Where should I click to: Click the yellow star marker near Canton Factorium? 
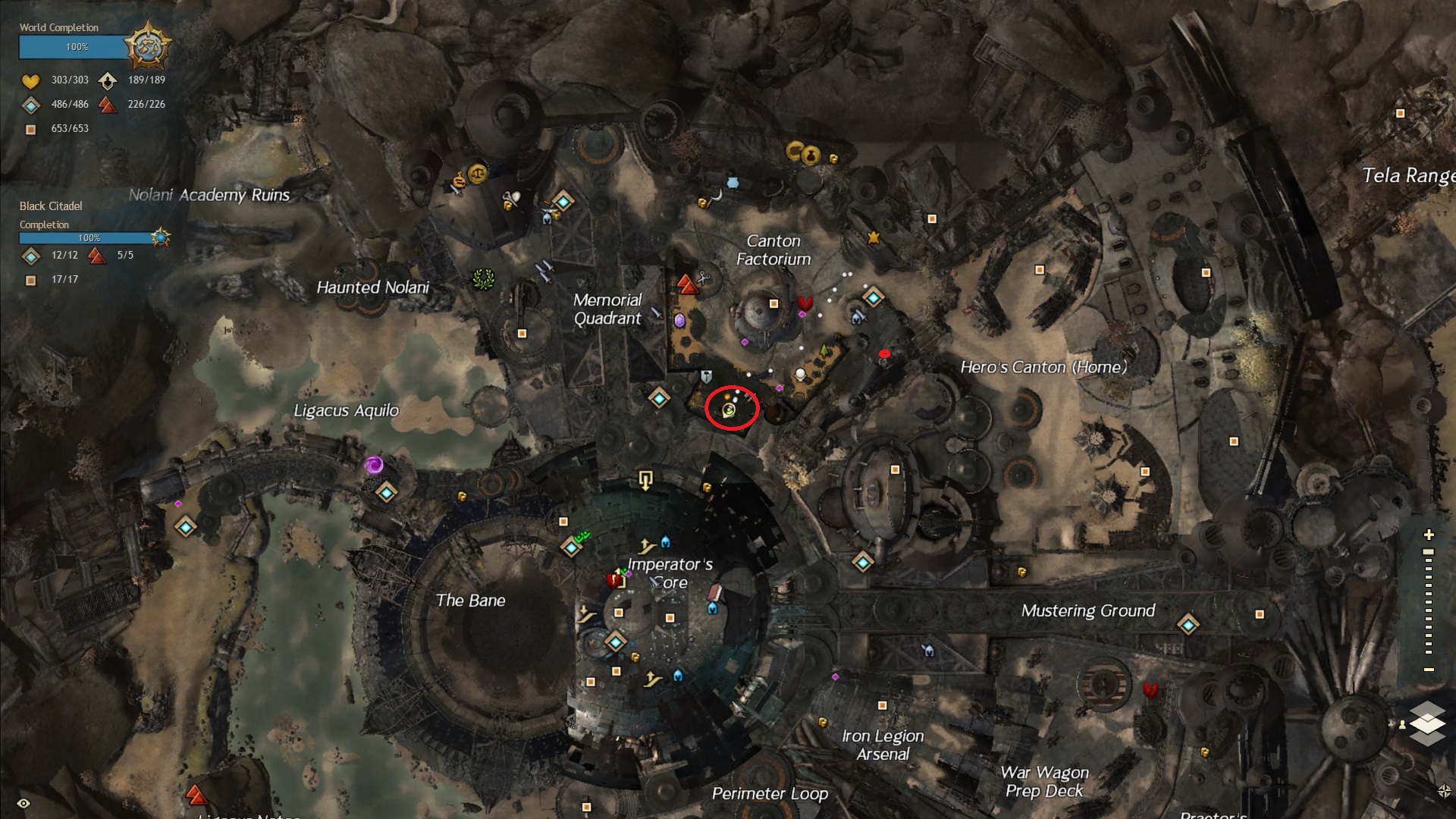pyautogui.click(x=874, y=238)
